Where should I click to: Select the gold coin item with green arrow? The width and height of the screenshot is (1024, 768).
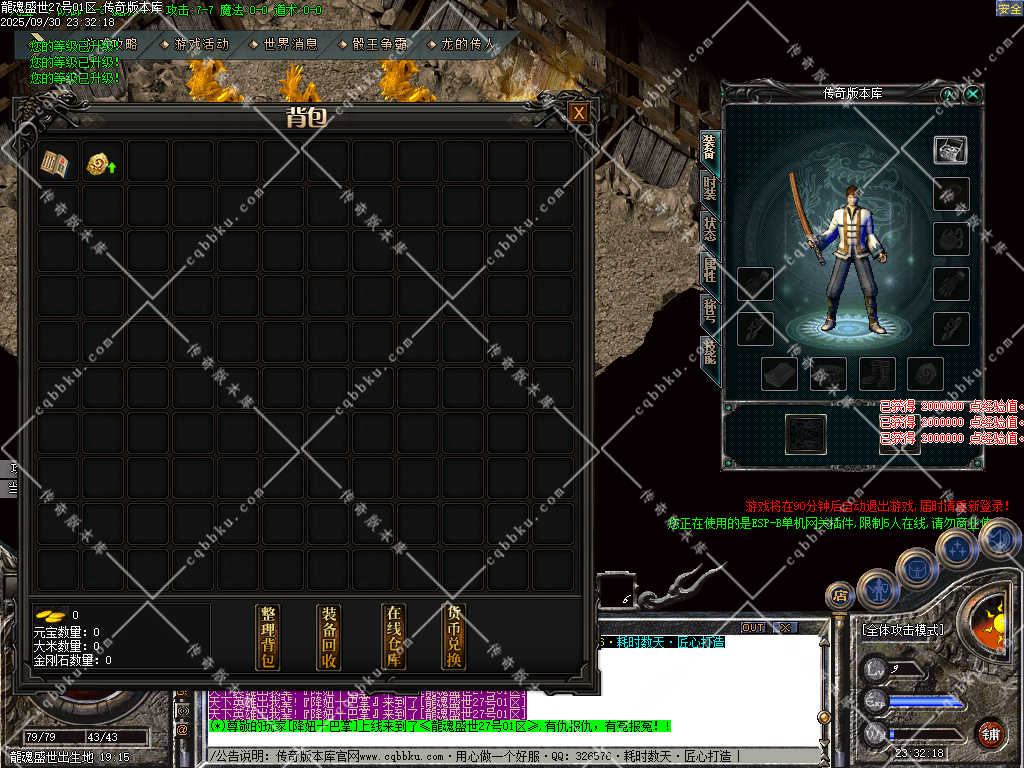[x=99, y=164]
